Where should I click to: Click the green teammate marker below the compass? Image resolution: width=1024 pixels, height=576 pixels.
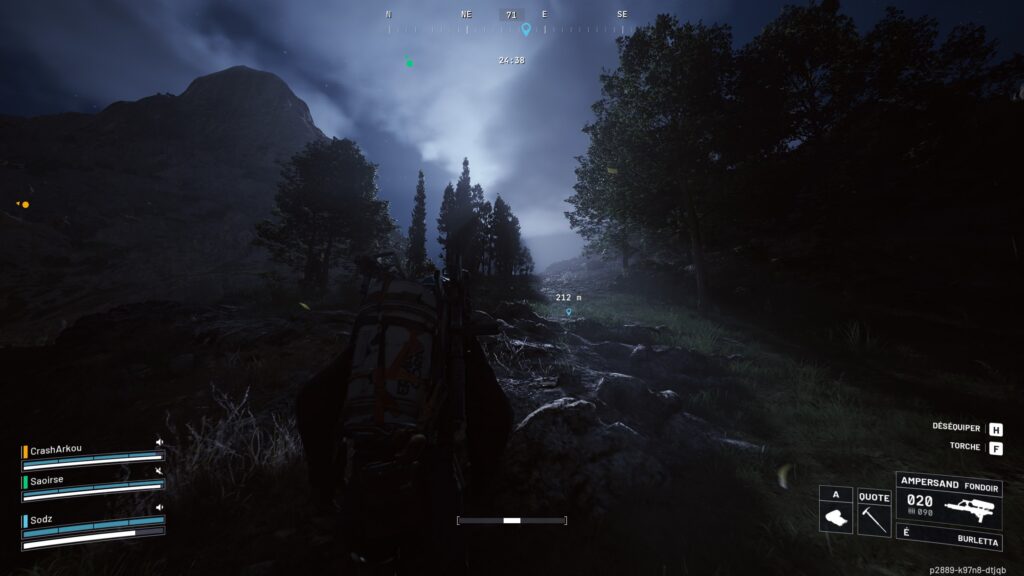click(409, 63)
